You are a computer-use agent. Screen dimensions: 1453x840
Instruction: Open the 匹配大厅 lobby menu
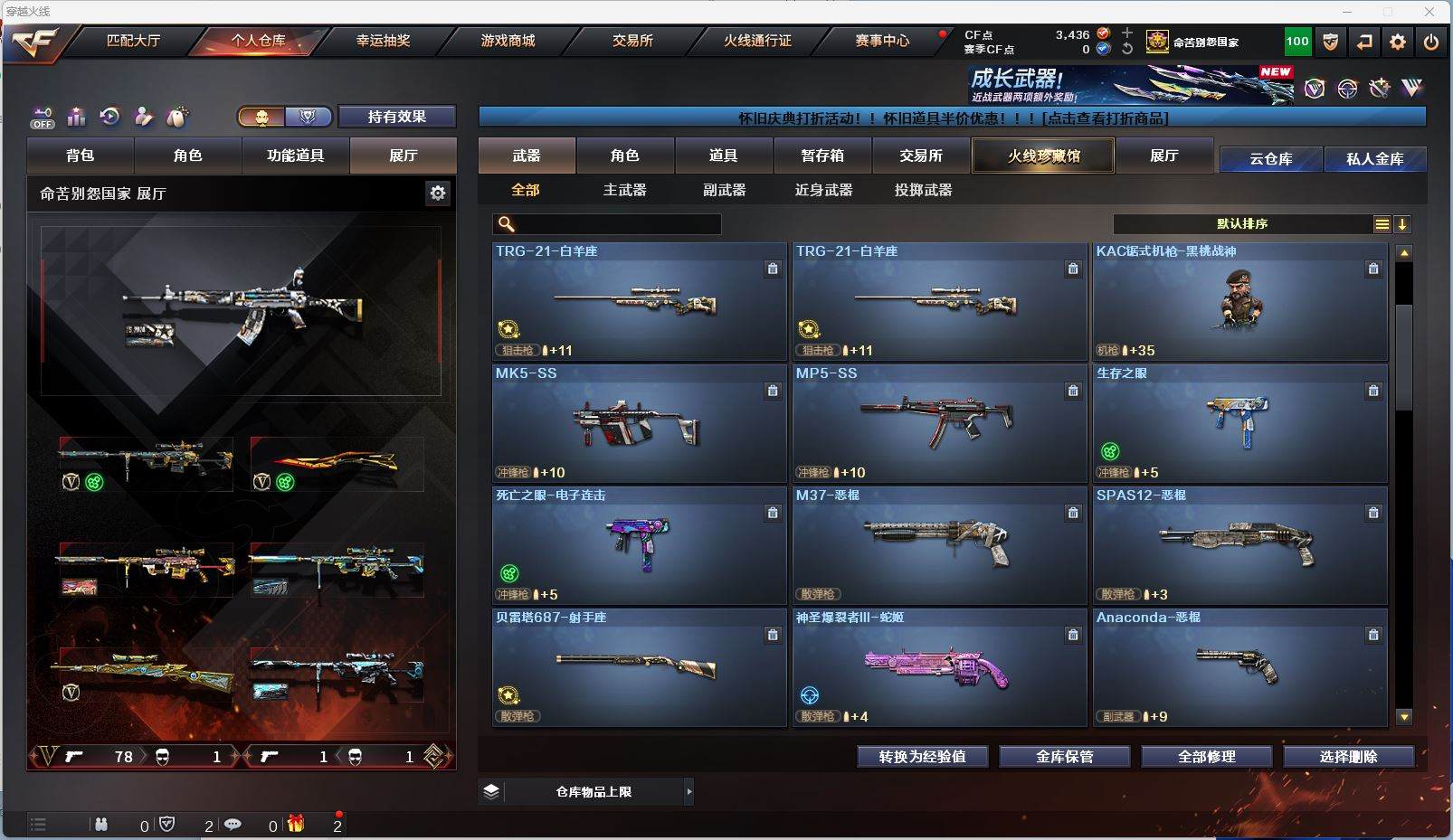[133, 41]
